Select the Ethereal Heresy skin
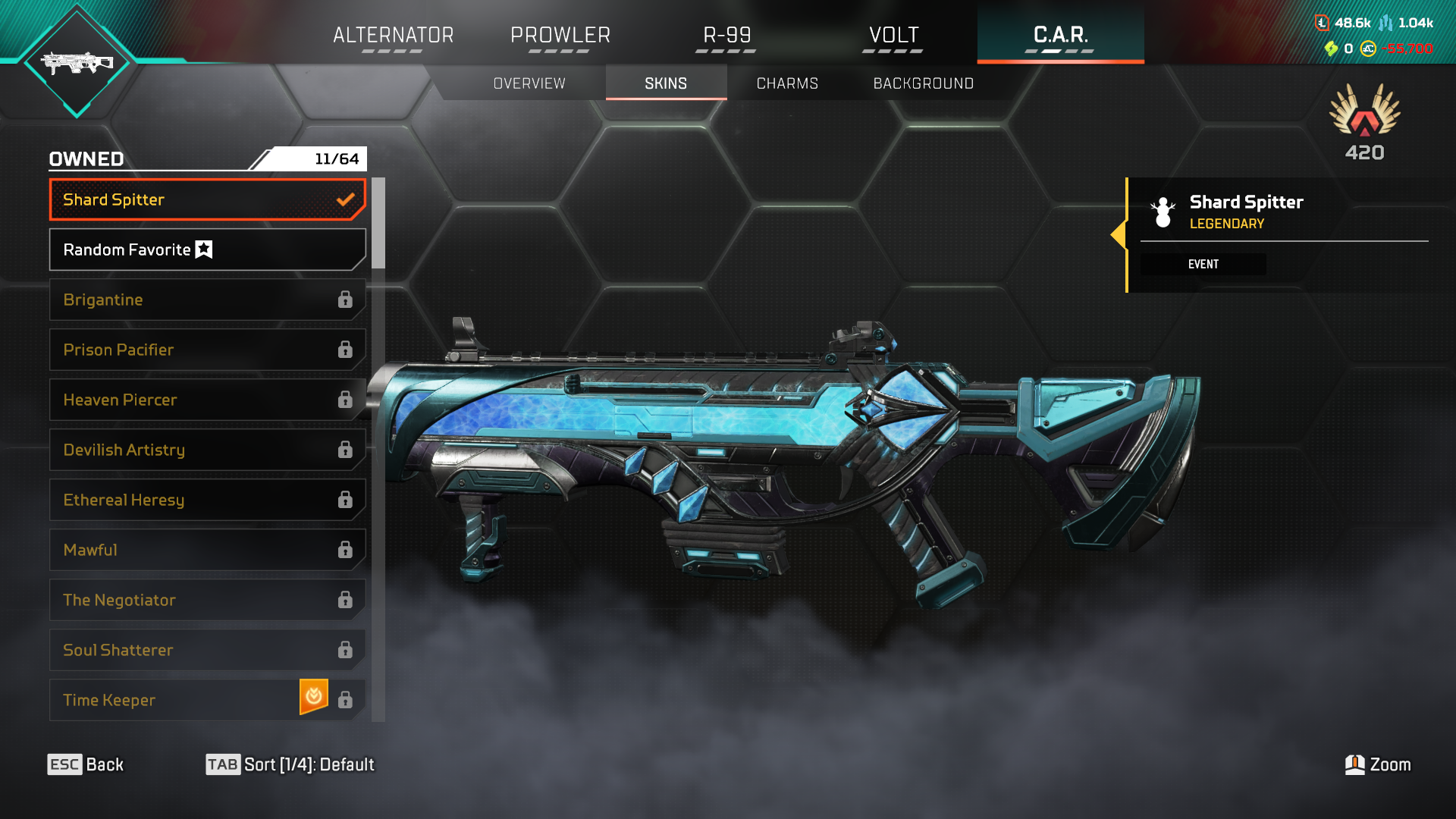Image resolution: width=1456 pixels, height=819 pixels. click(207, 500)
